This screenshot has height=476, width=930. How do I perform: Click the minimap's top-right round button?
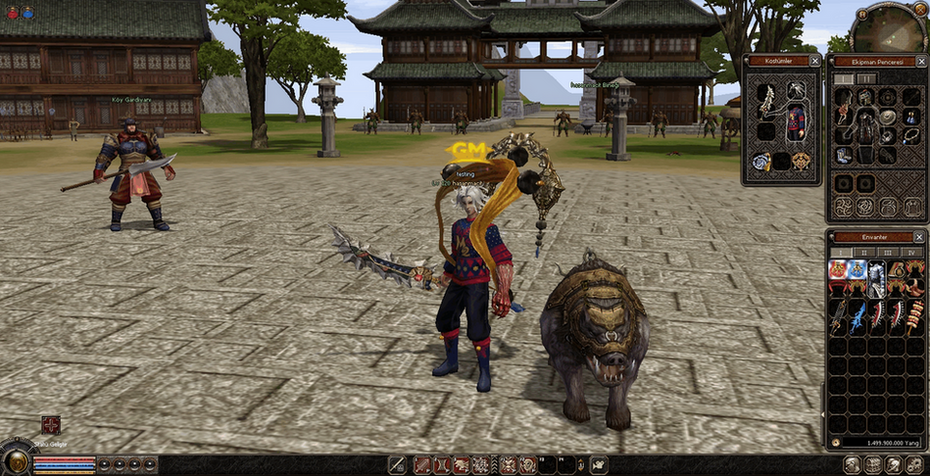(x=920, y=9)
